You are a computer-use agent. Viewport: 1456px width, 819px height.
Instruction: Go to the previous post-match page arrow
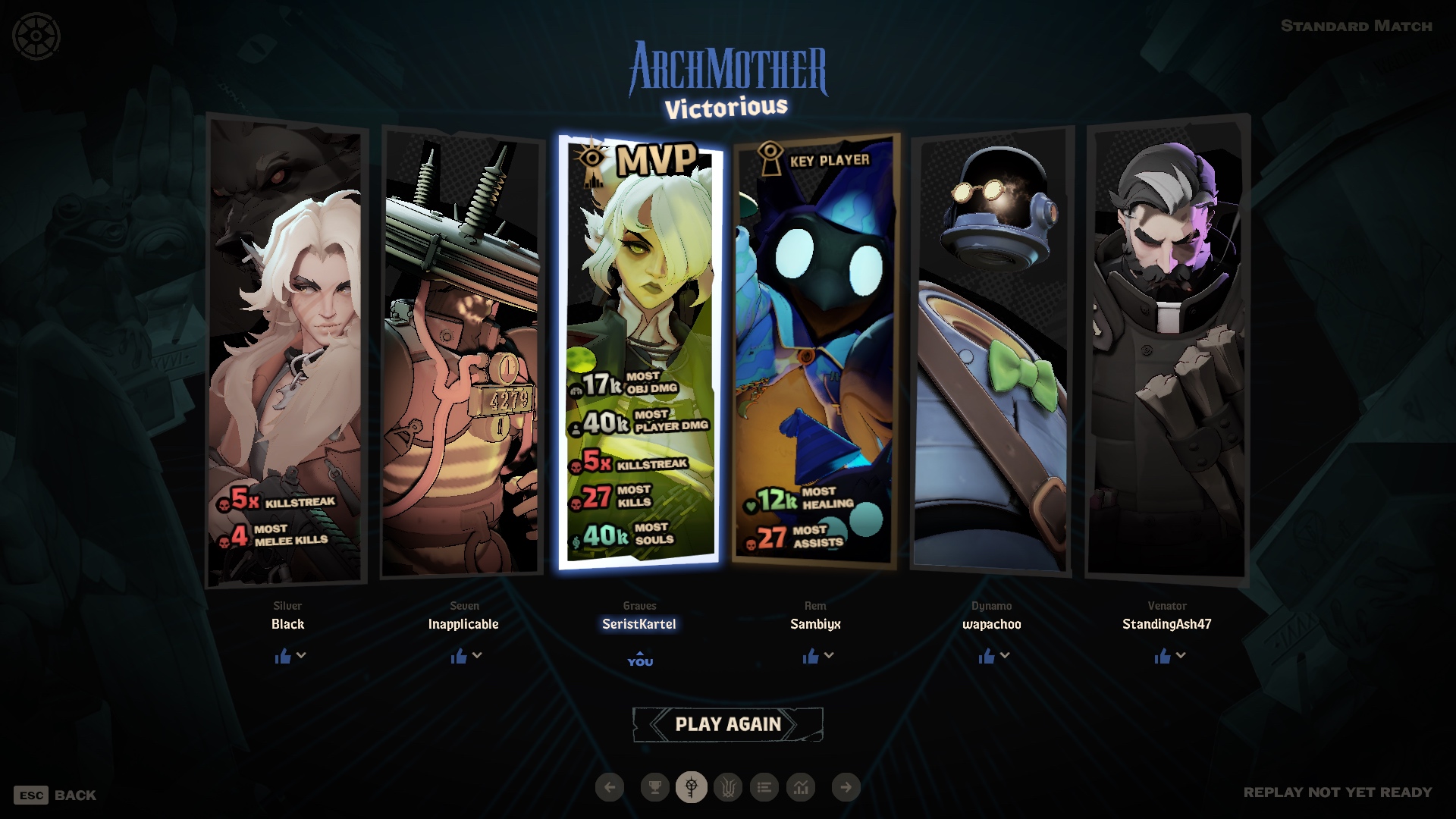(610, 787)
